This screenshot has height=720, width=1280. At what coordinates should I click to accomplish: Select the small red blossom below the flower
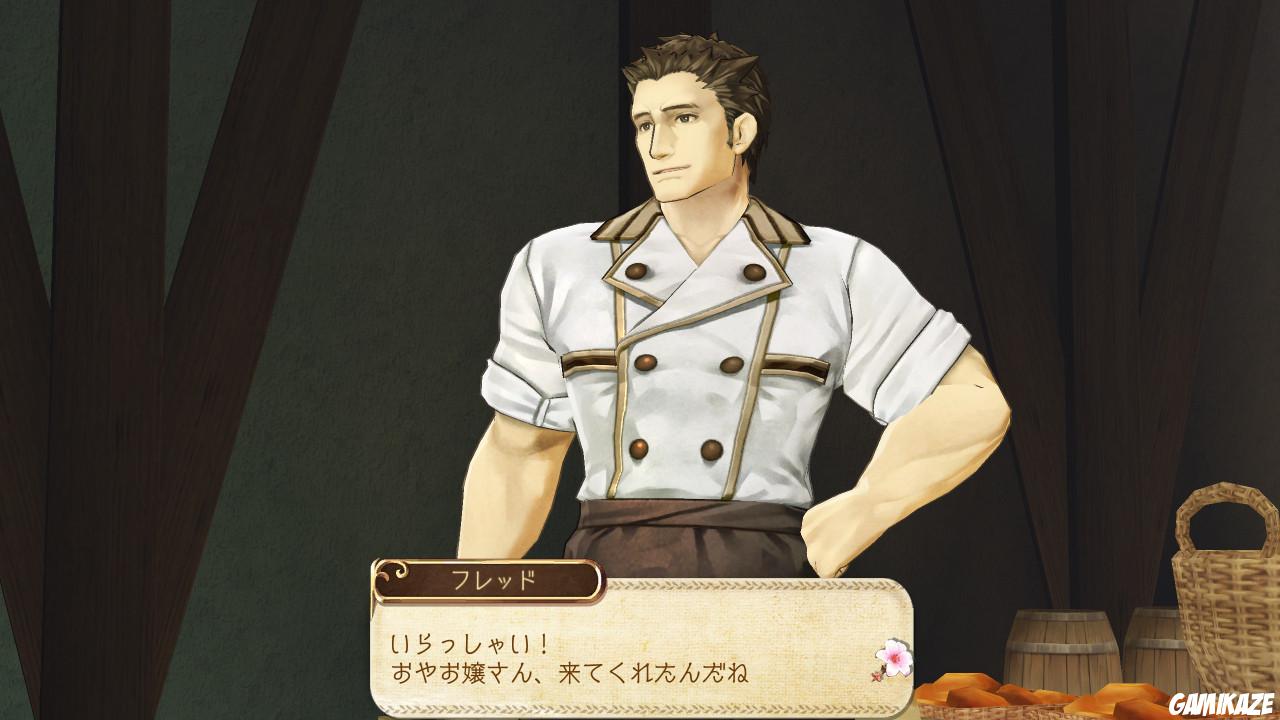(877, 677)
